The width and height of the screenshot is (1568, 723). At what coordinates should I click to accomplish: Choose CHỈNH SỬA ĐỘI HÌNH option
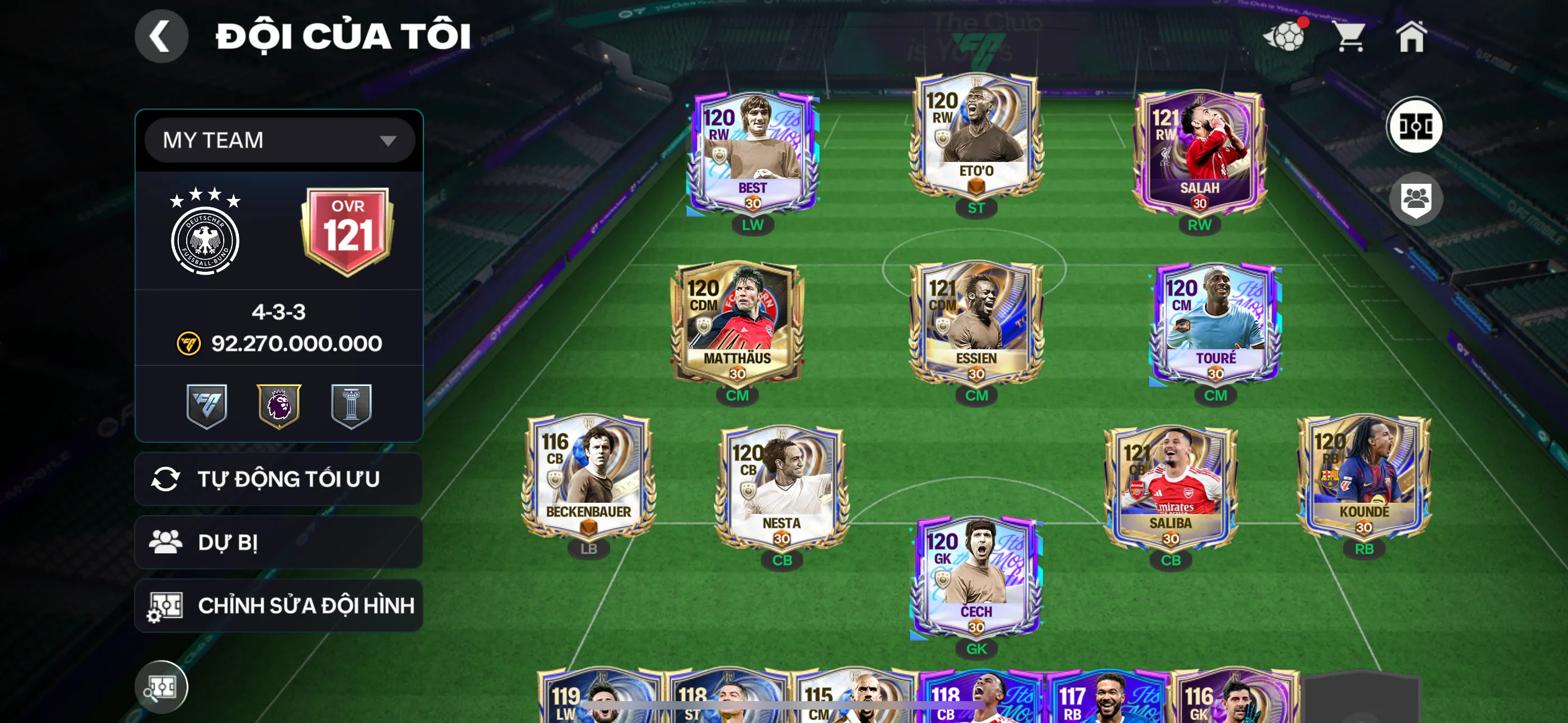(279, 605)
